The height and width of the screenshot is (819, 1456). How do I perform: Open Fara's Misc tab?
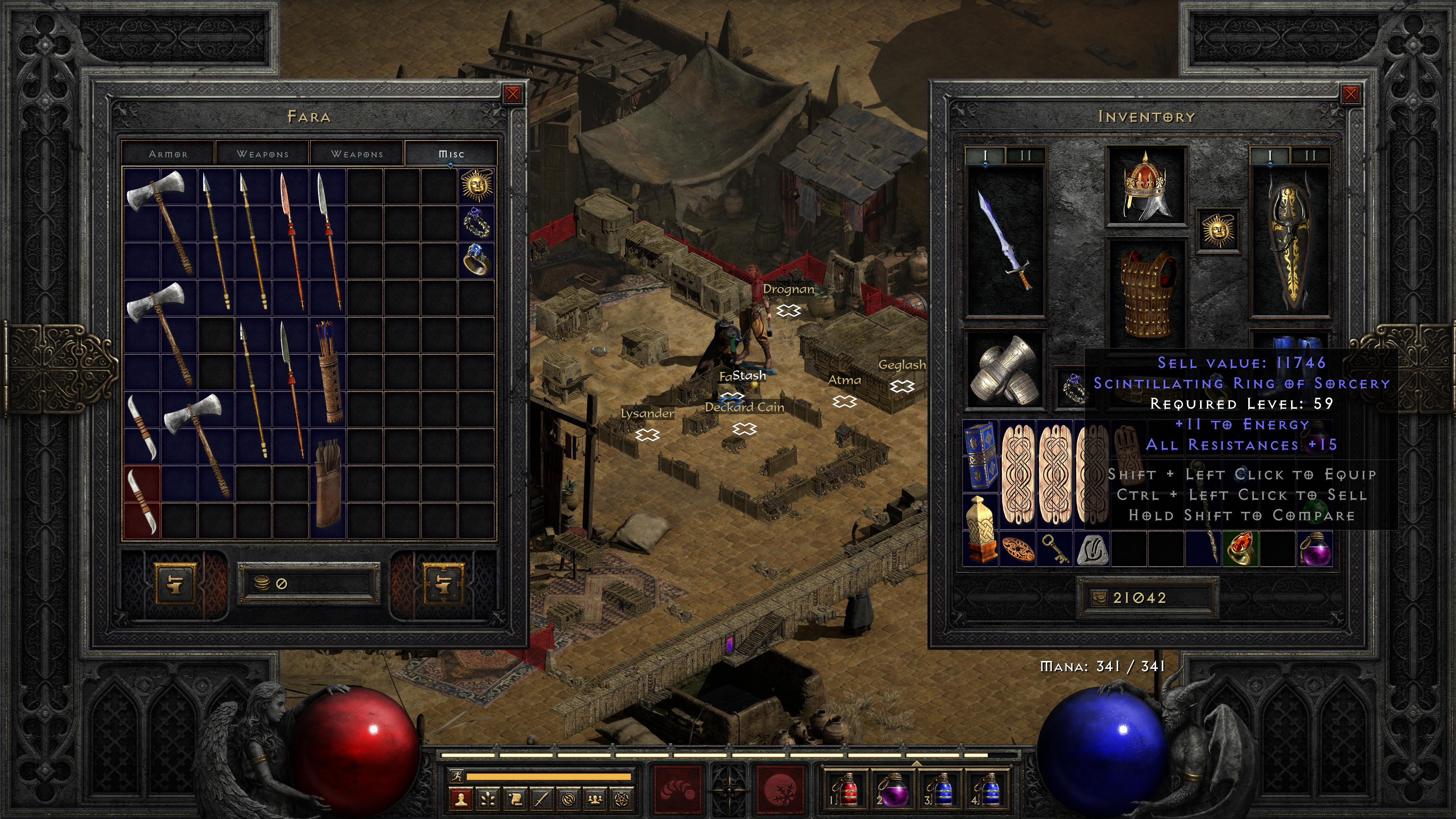(451, 154)
